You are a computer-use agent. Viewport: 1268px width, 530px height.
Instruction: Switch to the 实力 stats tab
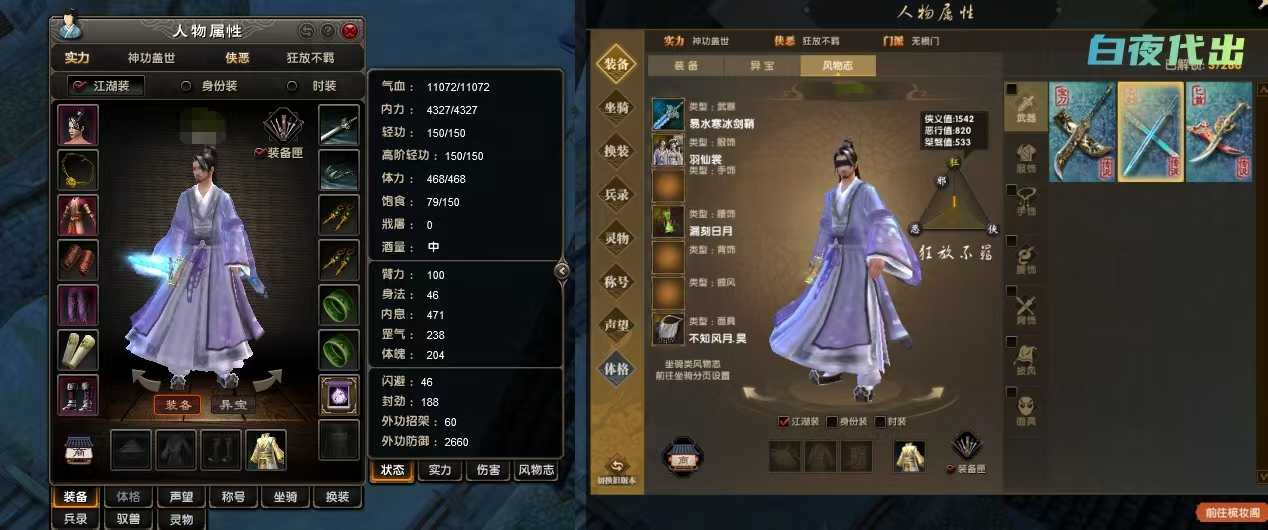tap(440, 470)
